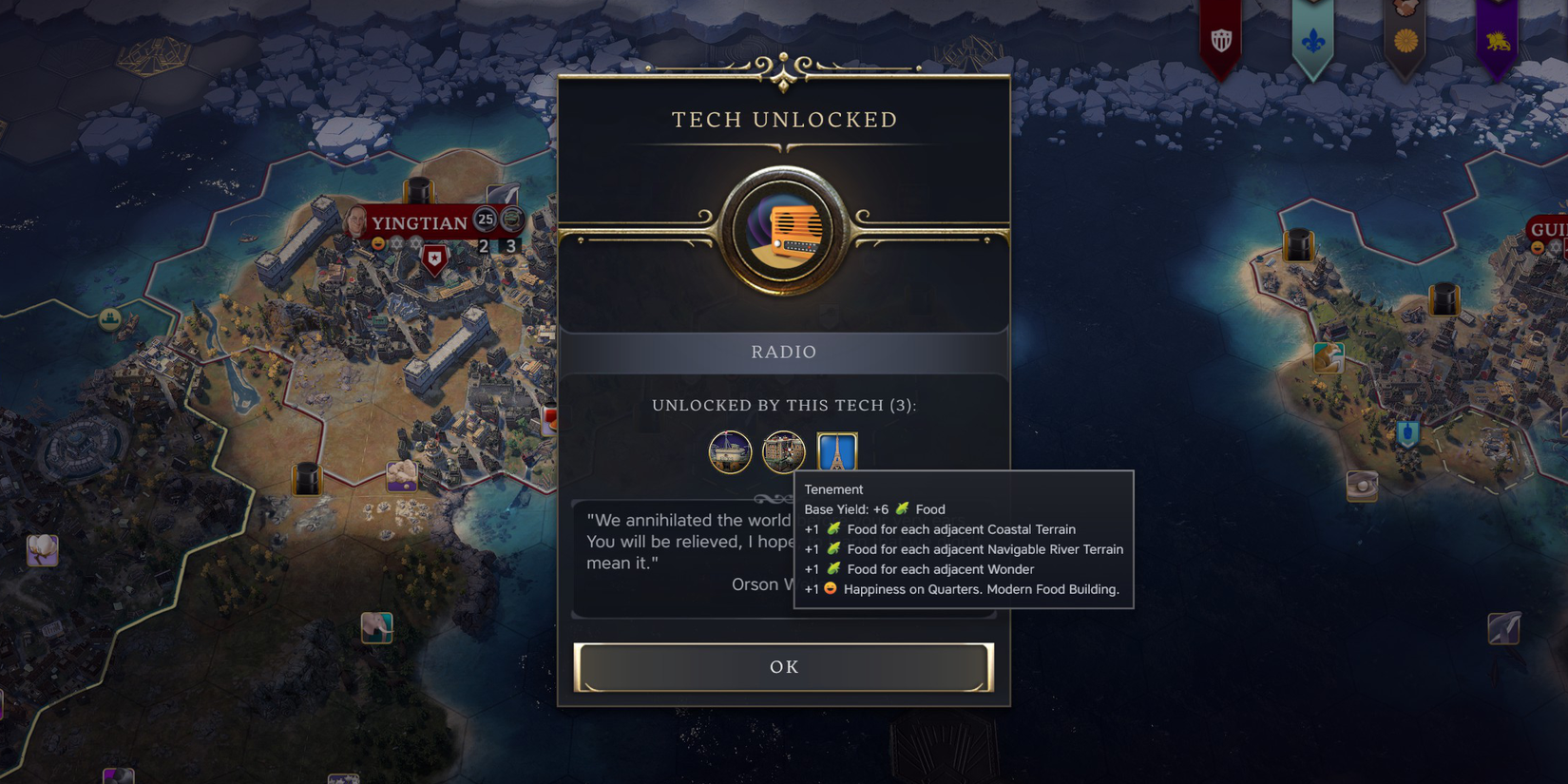Image resolution: width=1568 pixels, height=784 pixels.
Task: Select the fleur-de-lis player banner
Action: tap(1313, 41)
